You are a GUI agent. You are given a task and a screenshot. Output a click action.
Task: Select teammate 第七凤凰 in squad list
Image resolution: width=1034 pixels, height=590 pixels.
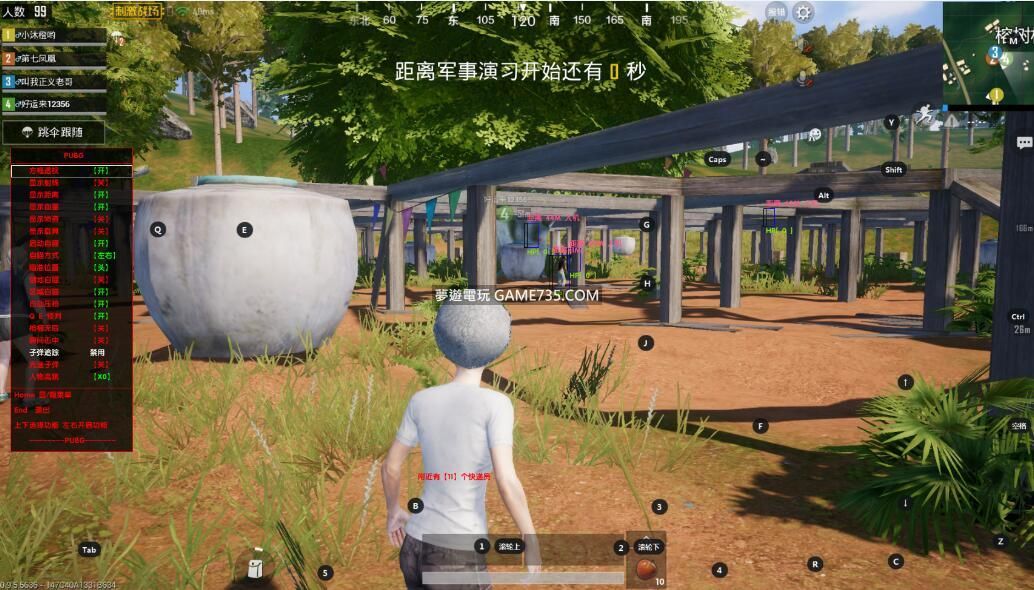55,58
